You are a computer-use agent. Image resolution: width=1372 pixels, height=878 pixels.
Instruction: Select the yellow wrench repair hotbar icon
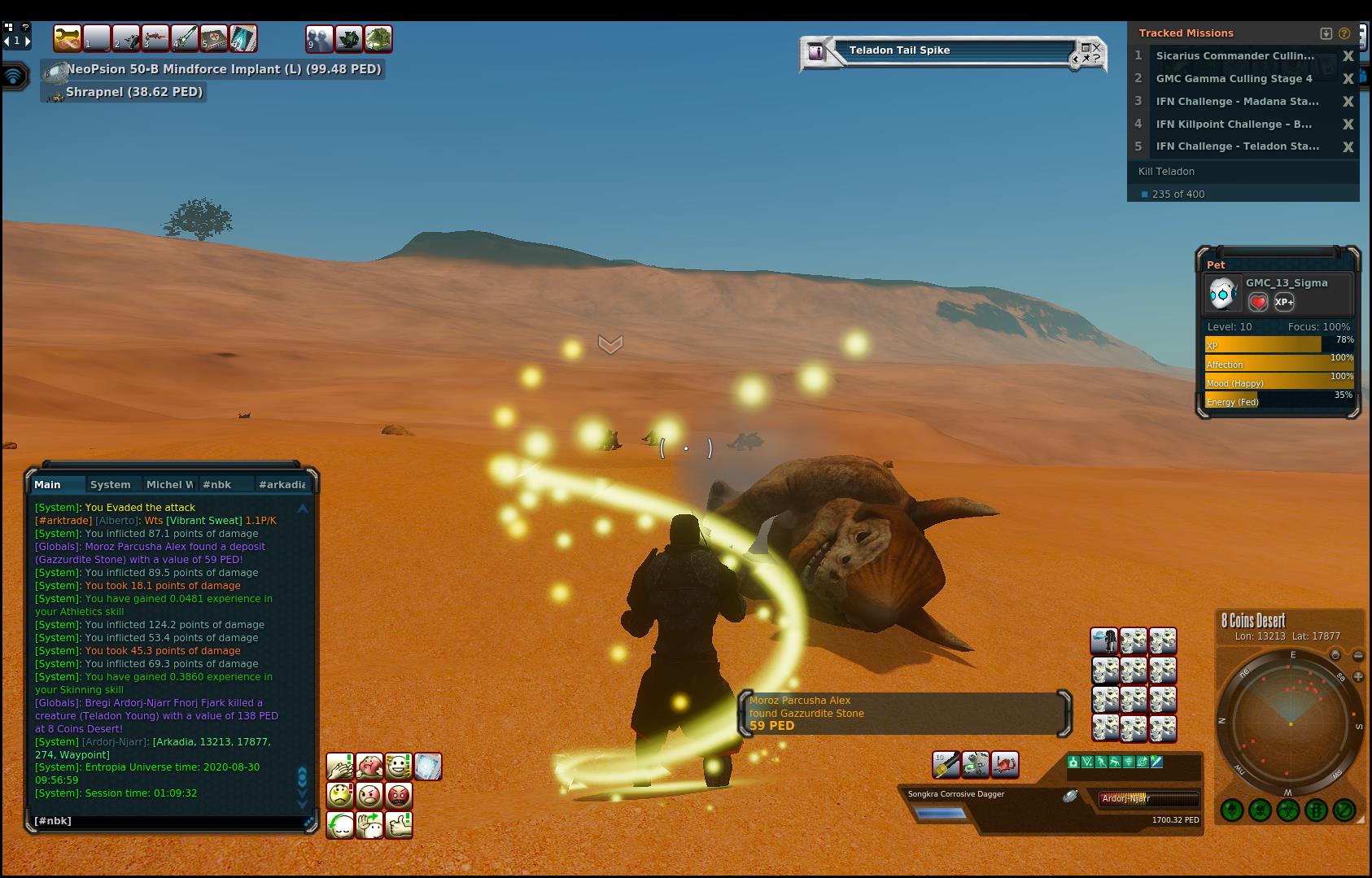click(67, 38)
